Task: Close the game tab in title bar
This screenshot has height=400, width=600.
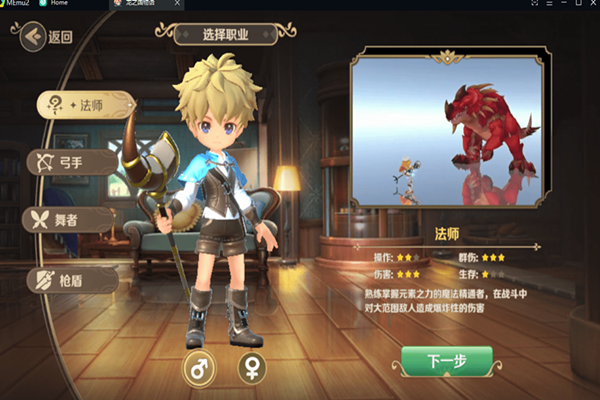Action: pos(178,5)
